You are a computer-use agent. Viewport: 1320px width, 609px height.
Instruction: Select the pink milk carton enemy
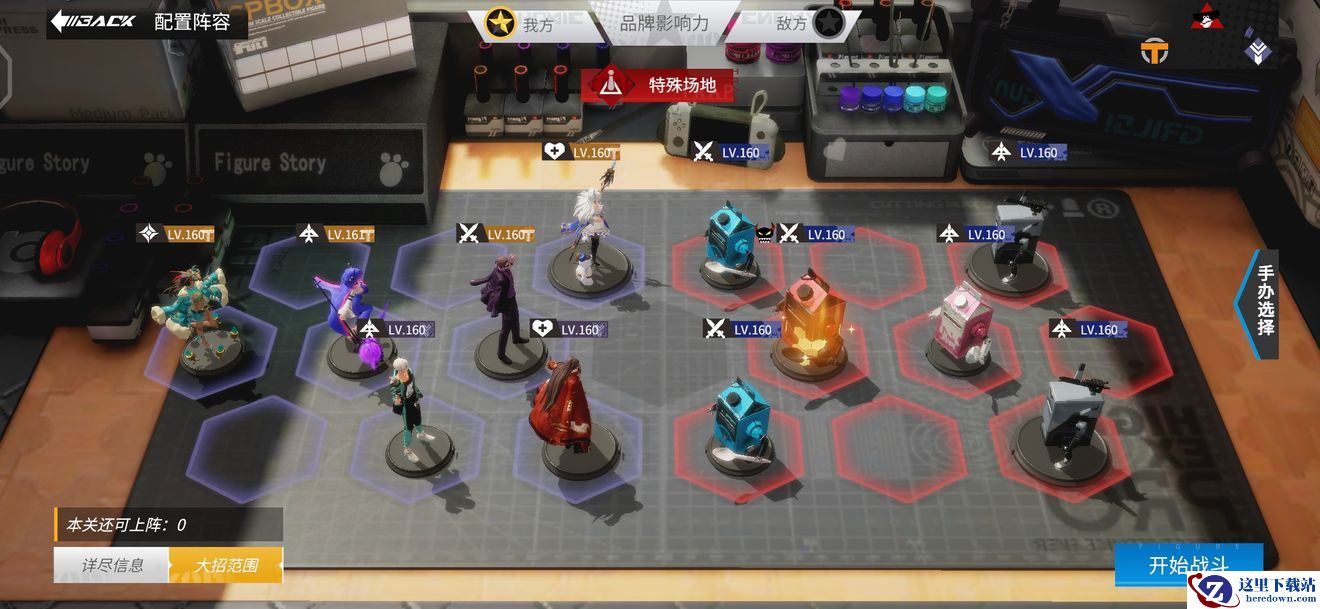(962, 322)
